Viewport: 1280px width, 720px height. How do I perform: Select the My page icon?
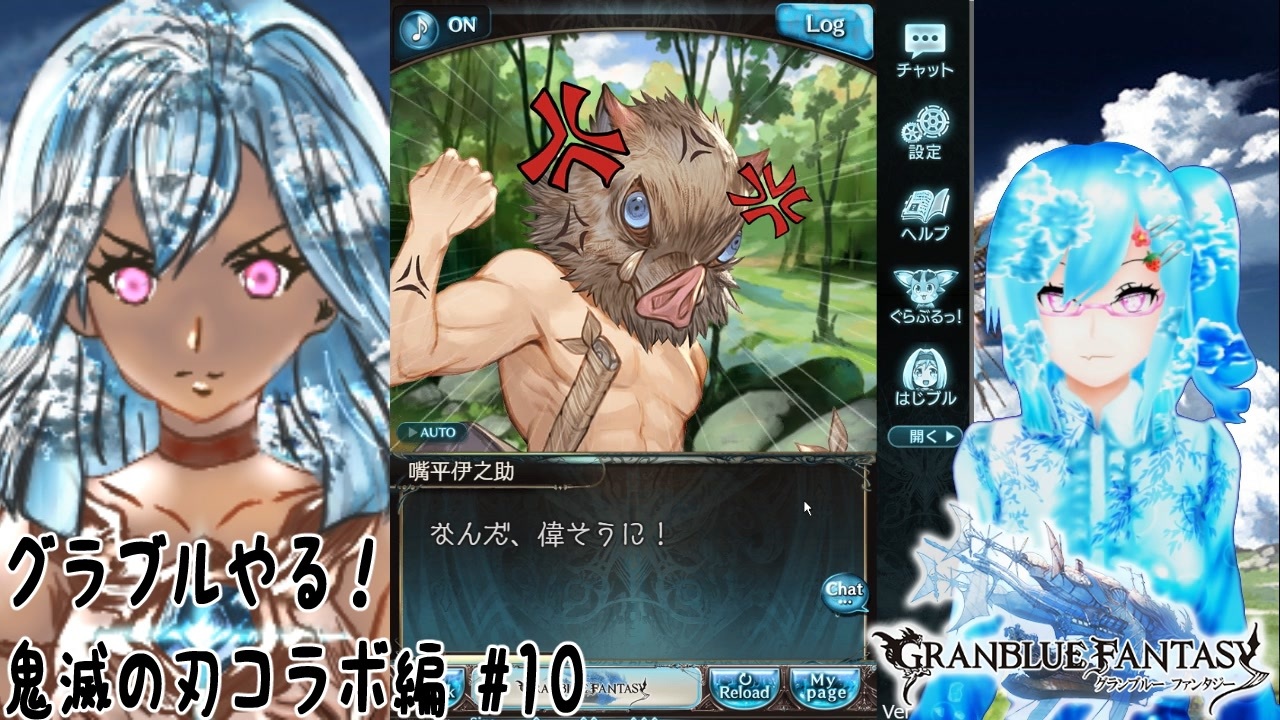826,690
